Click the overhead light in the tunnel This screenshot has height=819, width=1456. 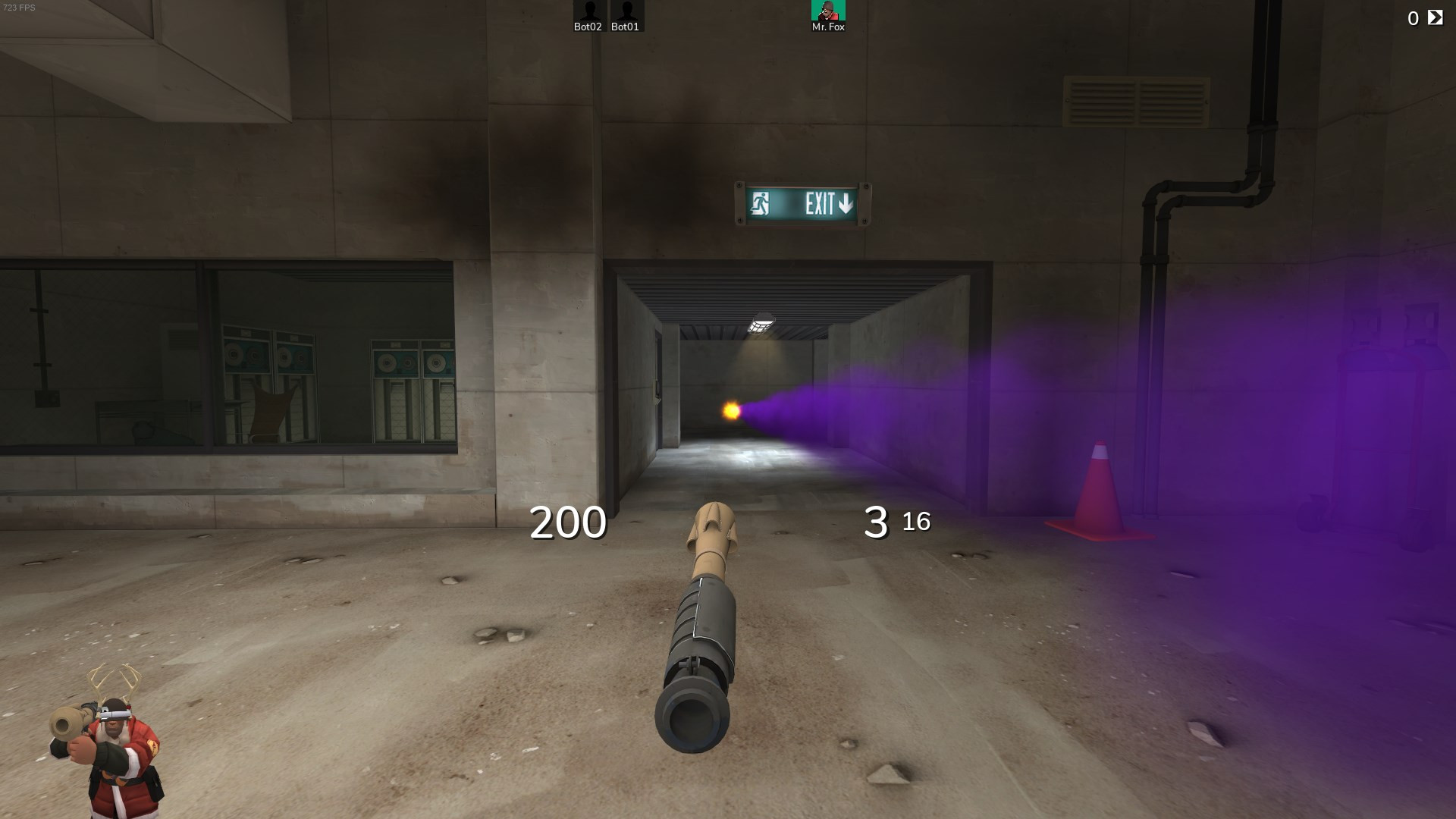761,322
